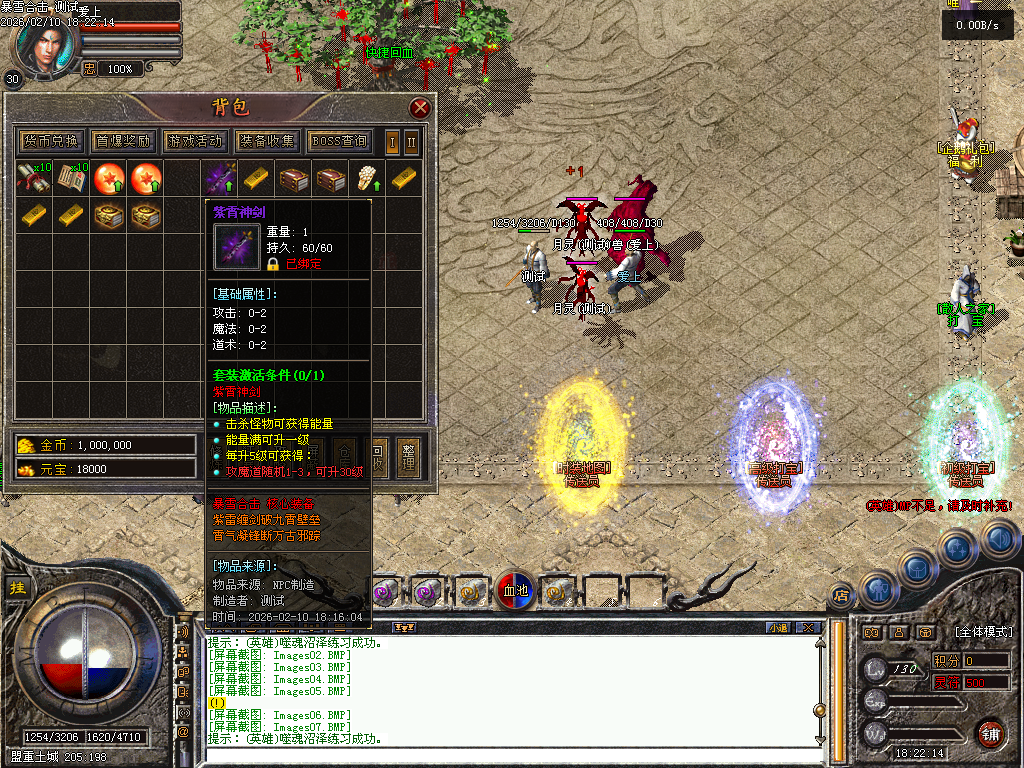Click the 整理 sort button in backpack
Screen dimensions: 1024x768
(407, 456)
